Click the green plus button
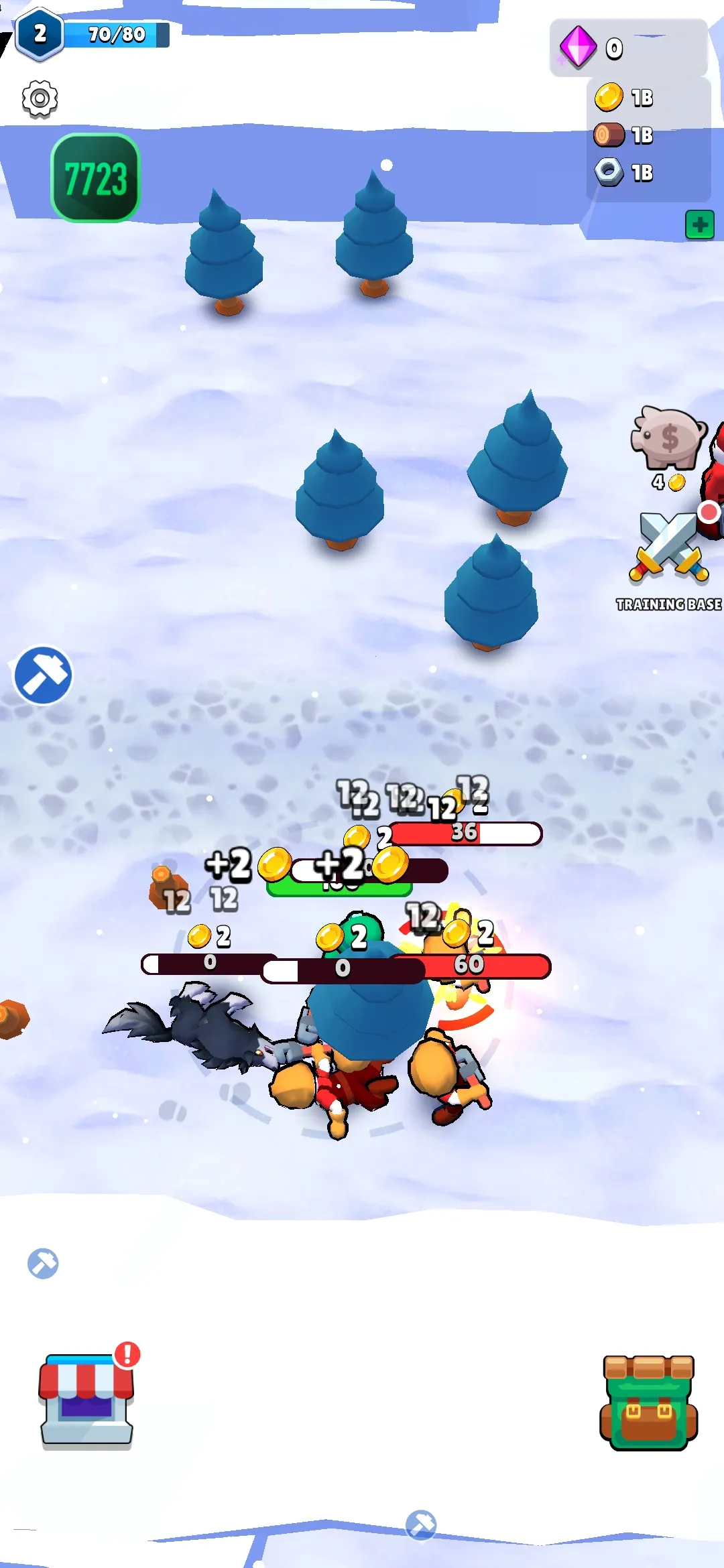Viewport: 724px width, 1568px height. [x=699, y=224]
